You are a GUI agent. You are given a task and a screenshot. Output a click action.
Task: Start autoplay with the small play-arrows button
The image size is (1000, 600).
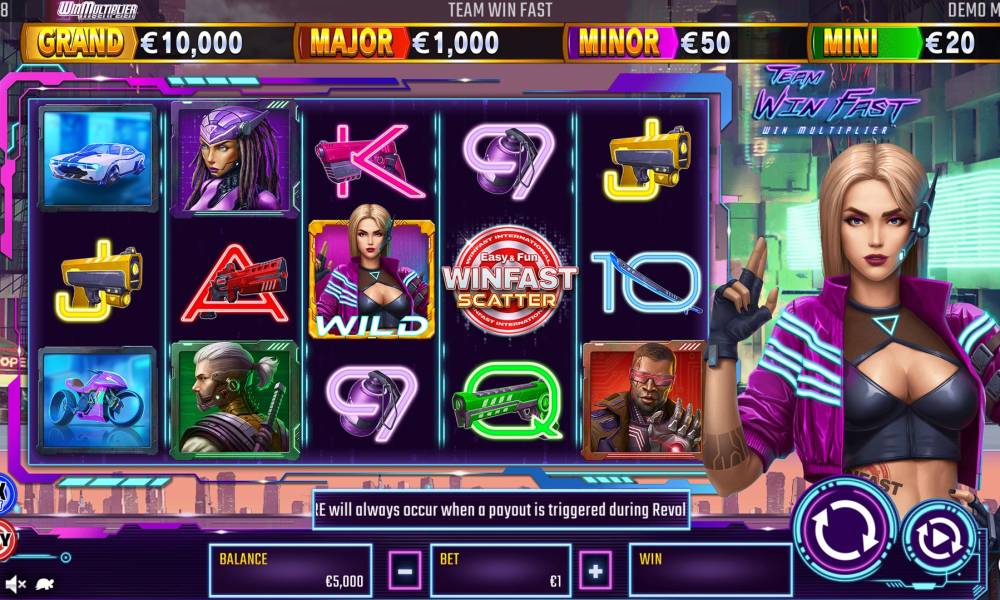click(x=939, y=538)
